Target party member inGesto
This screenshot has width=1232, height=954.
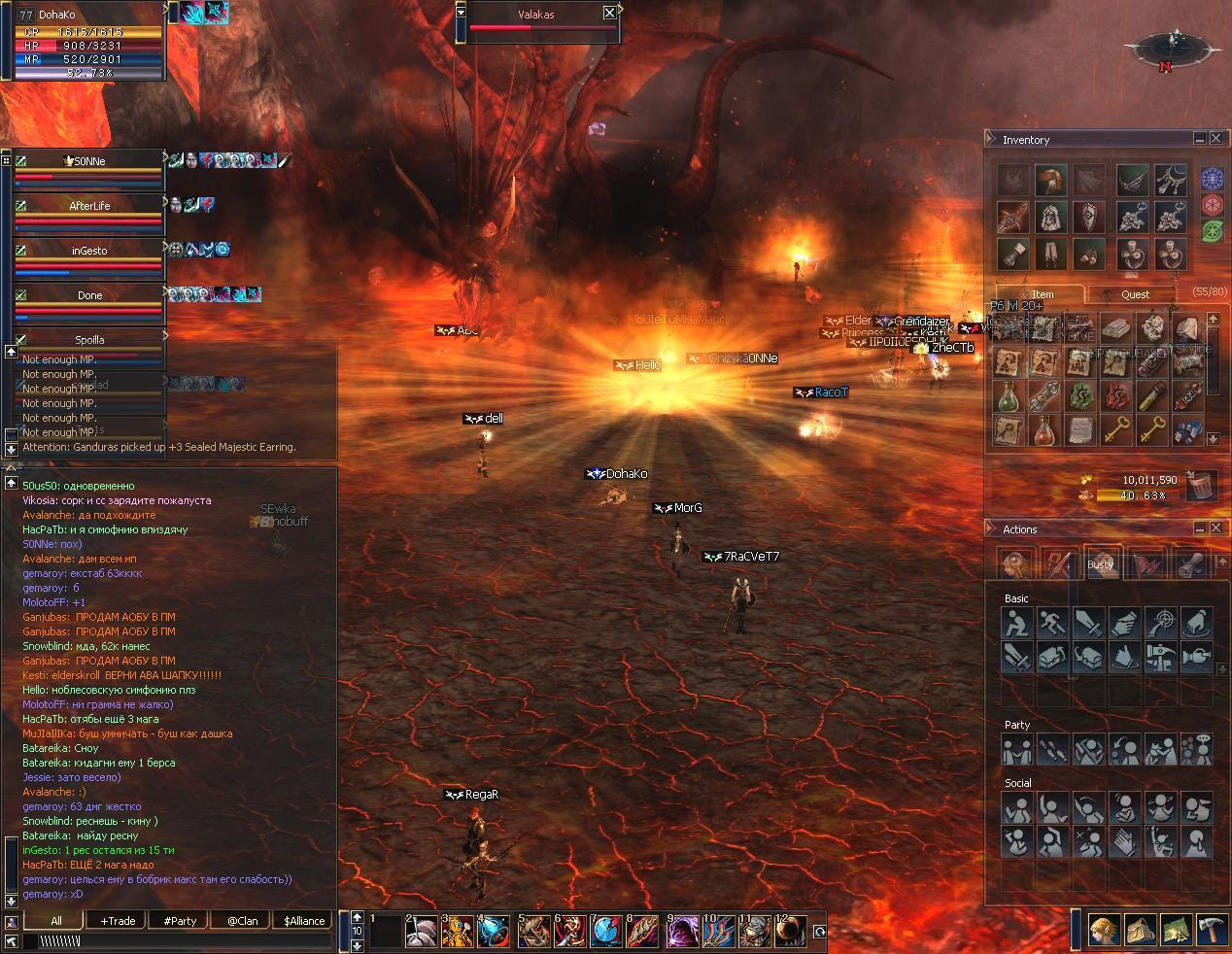[89, 251]
